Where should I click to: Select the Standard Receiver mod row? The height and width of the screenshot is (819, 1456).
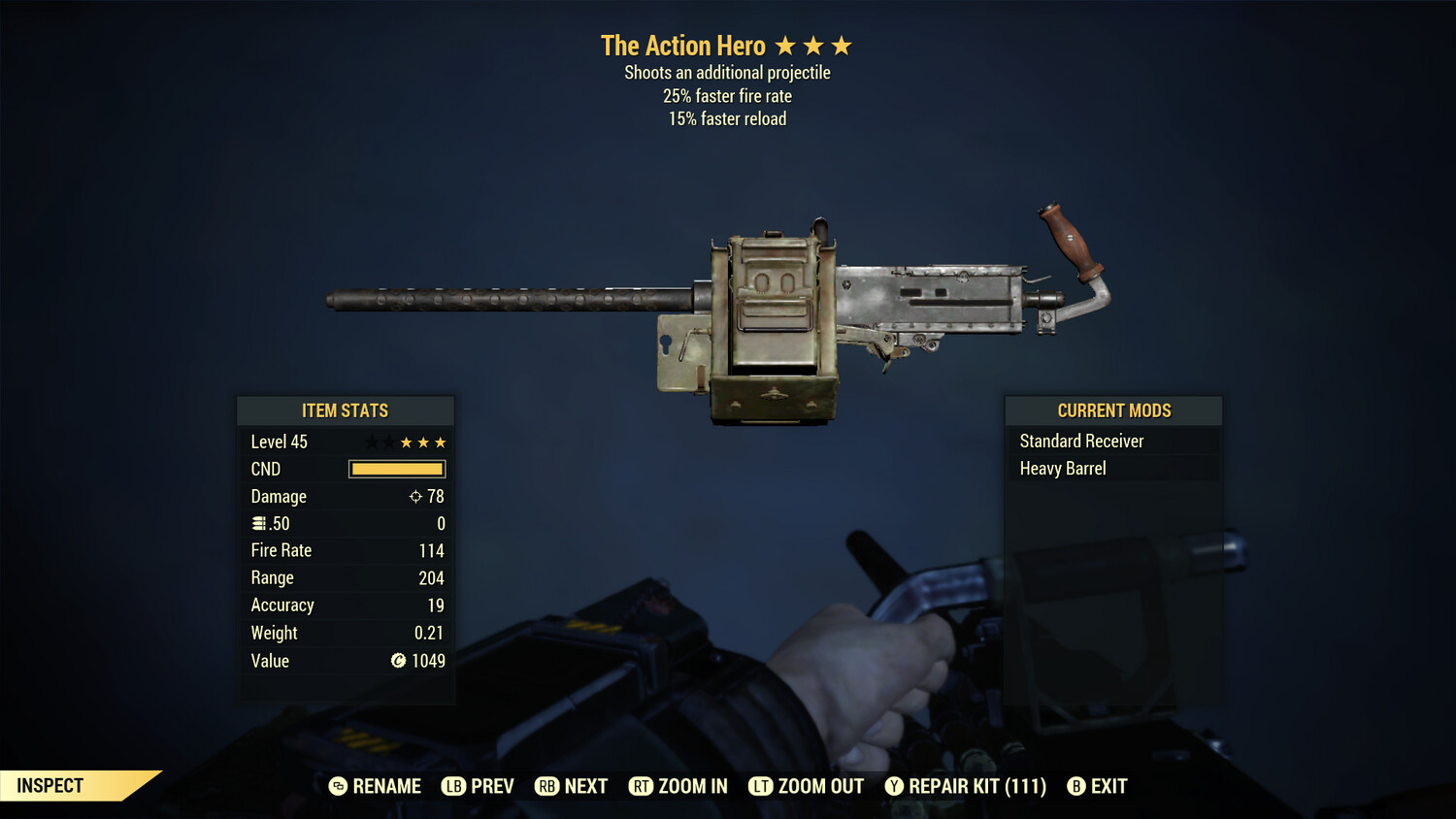[x=1112, y=441]
